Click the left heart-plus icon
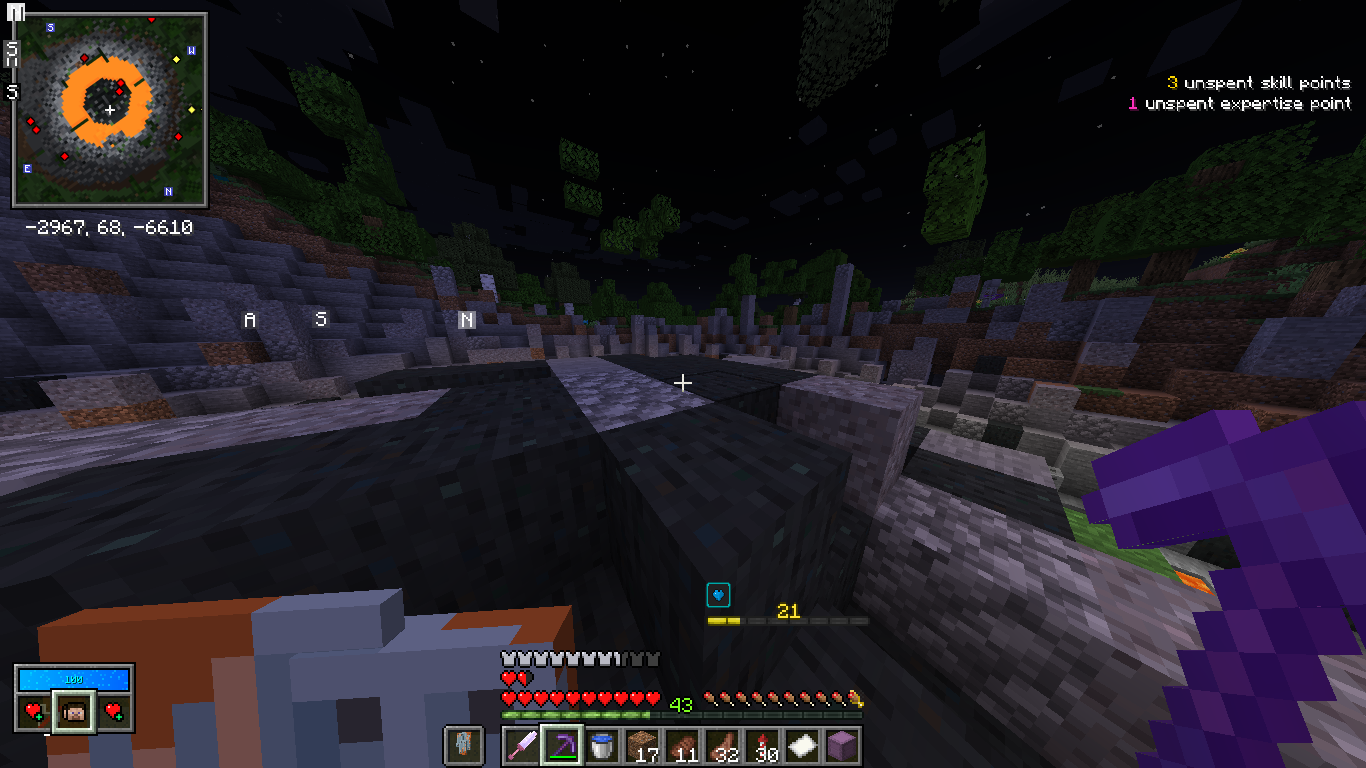Screen dimensions: 1366x768 (34, 712)
